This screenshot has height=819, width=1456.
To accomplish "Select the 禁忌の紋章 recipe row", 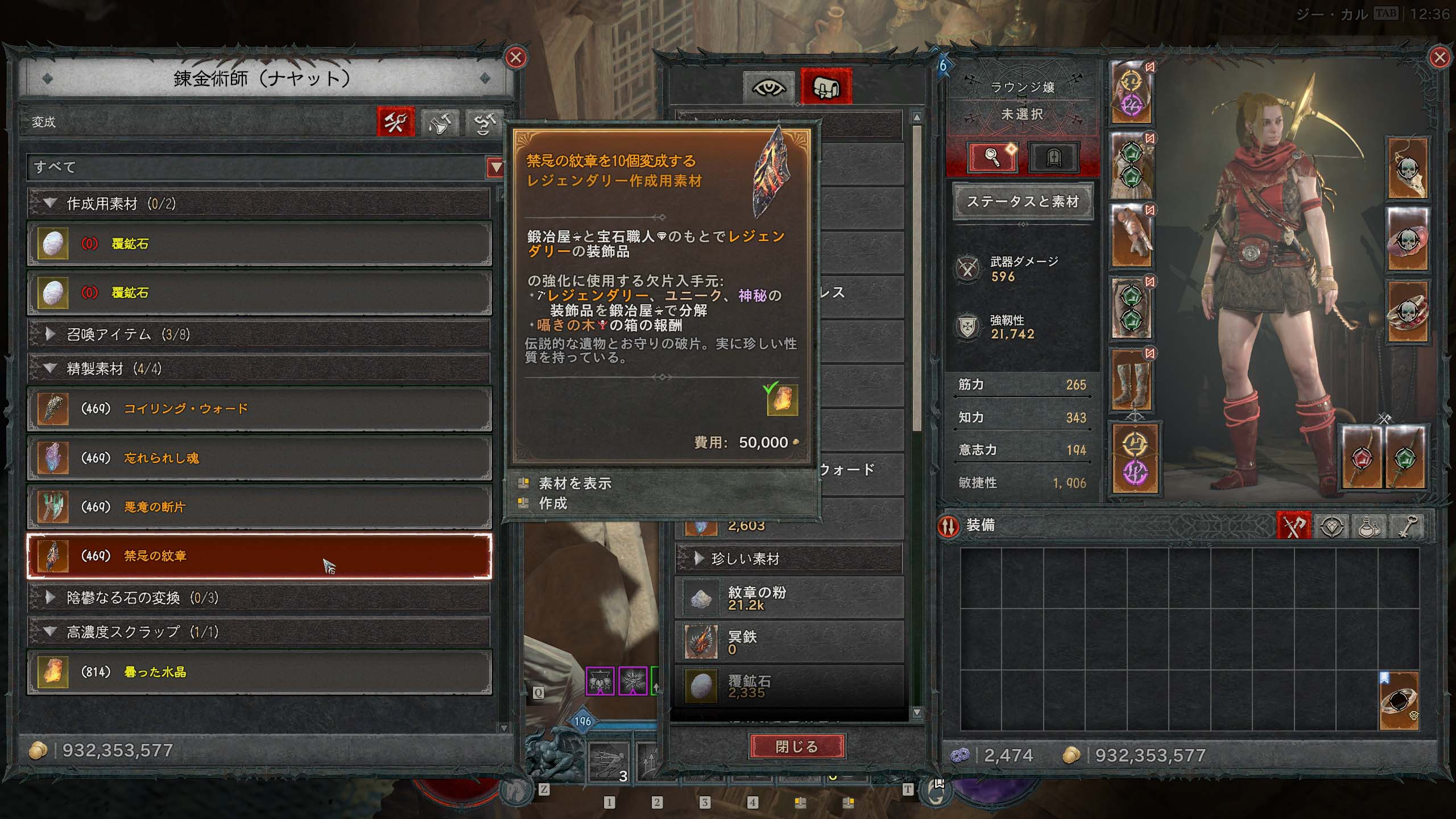I will click(x=259, y=556).
